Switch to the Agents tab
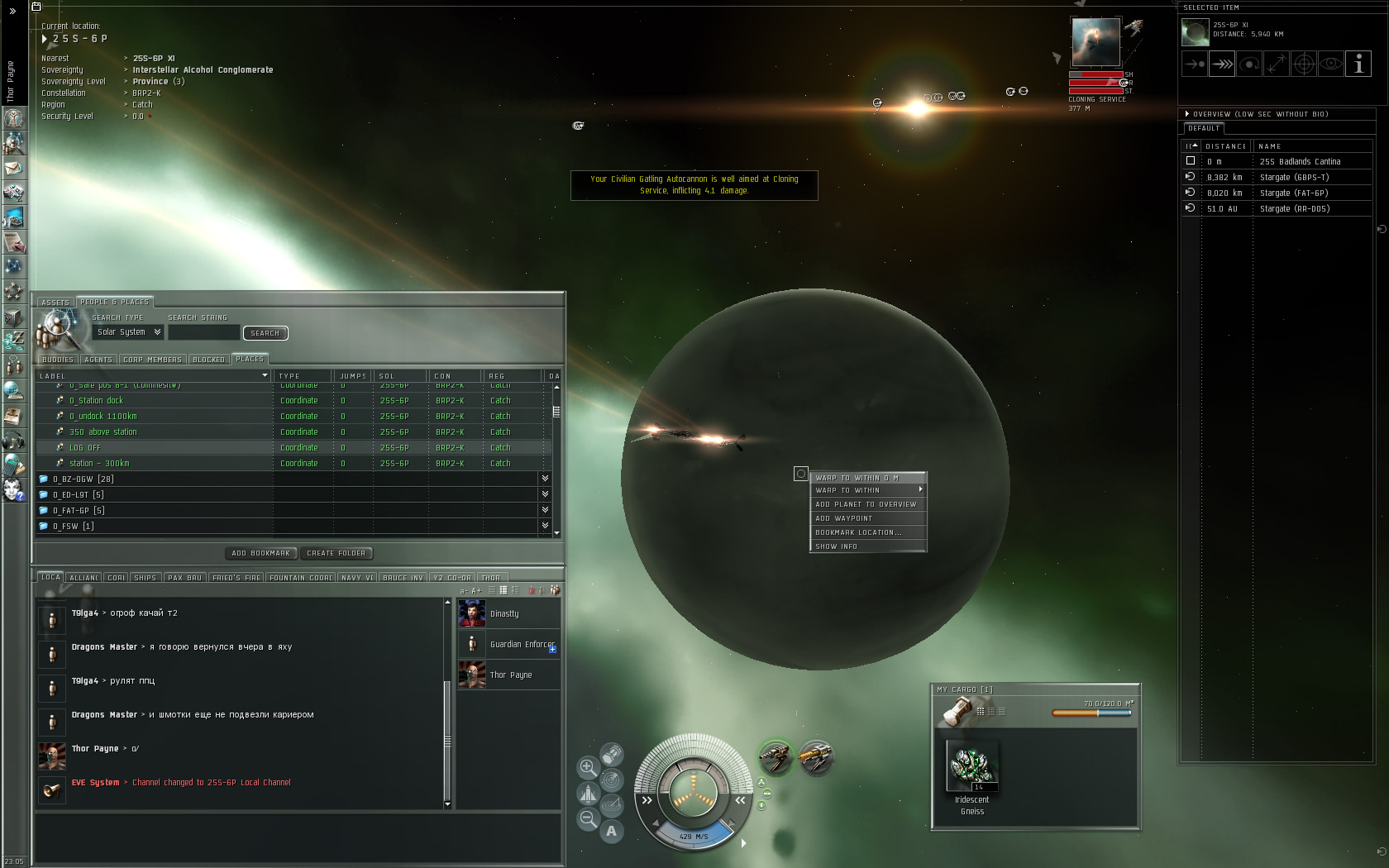Image resolution: width=1389 pixels, height=868 pixels. (x=98, y=360)
